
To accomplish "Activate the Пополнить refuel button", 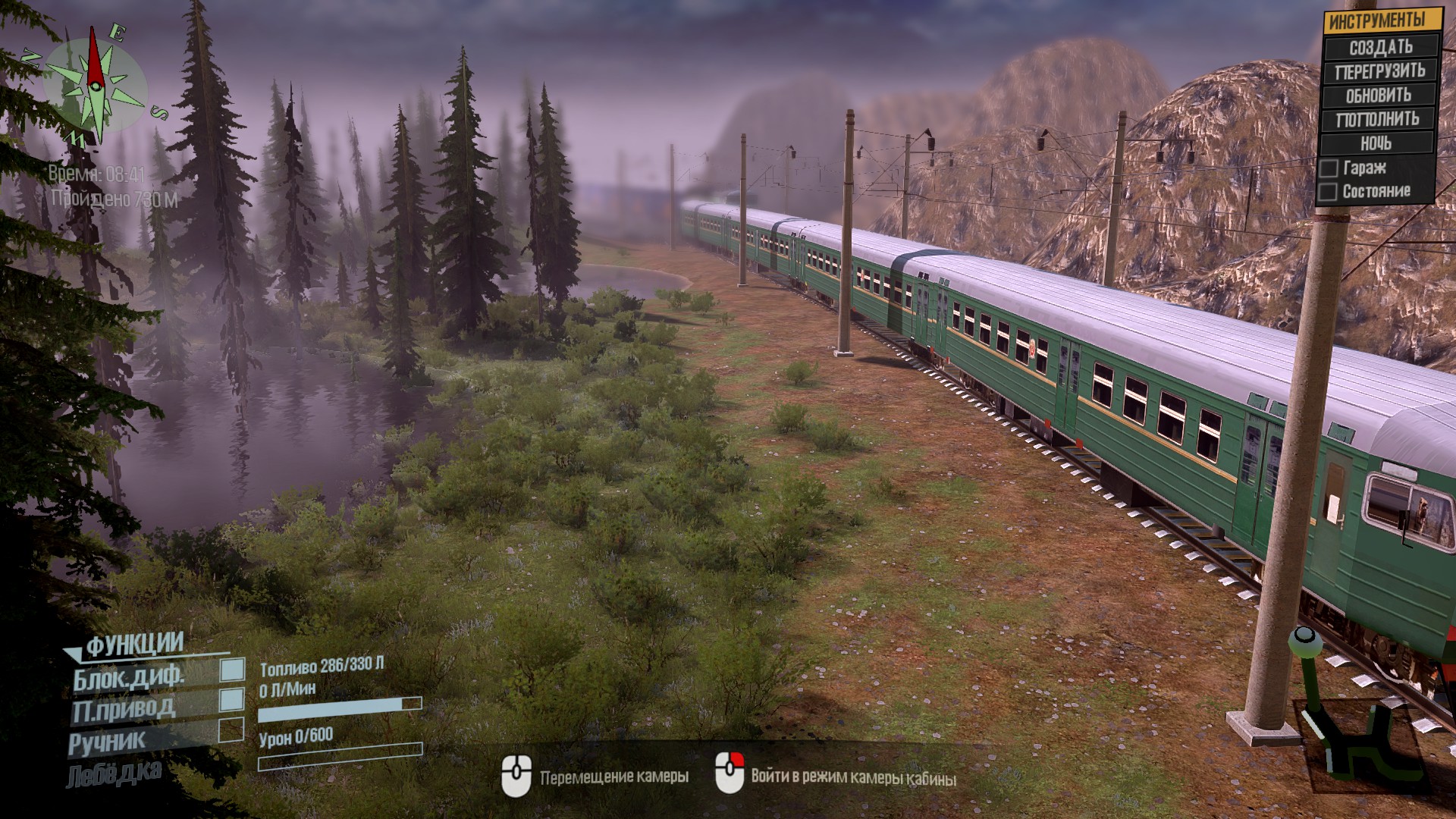I will tap(1377, 119).
